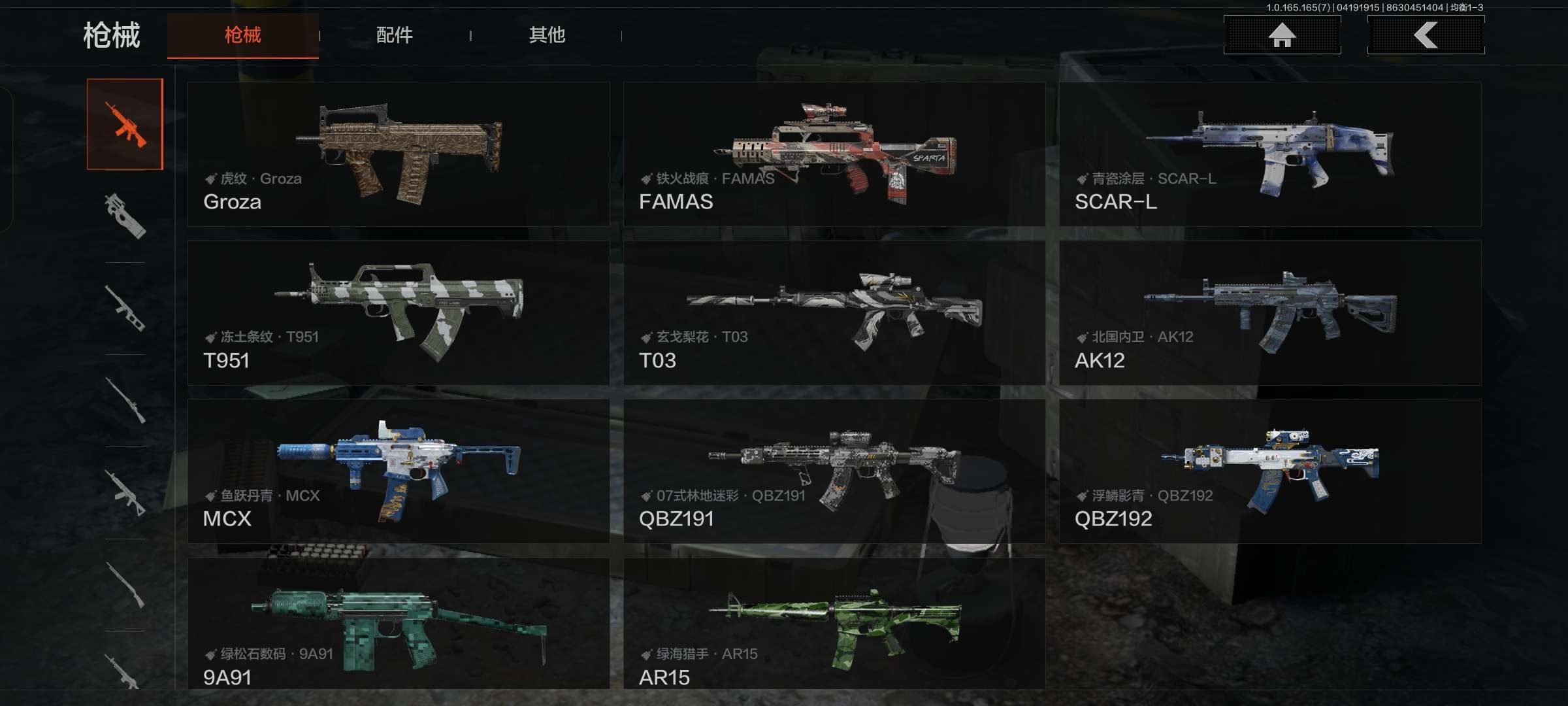Pick the AK12 weapon card
1568x706 pixels.
(x=1269, y=312)
